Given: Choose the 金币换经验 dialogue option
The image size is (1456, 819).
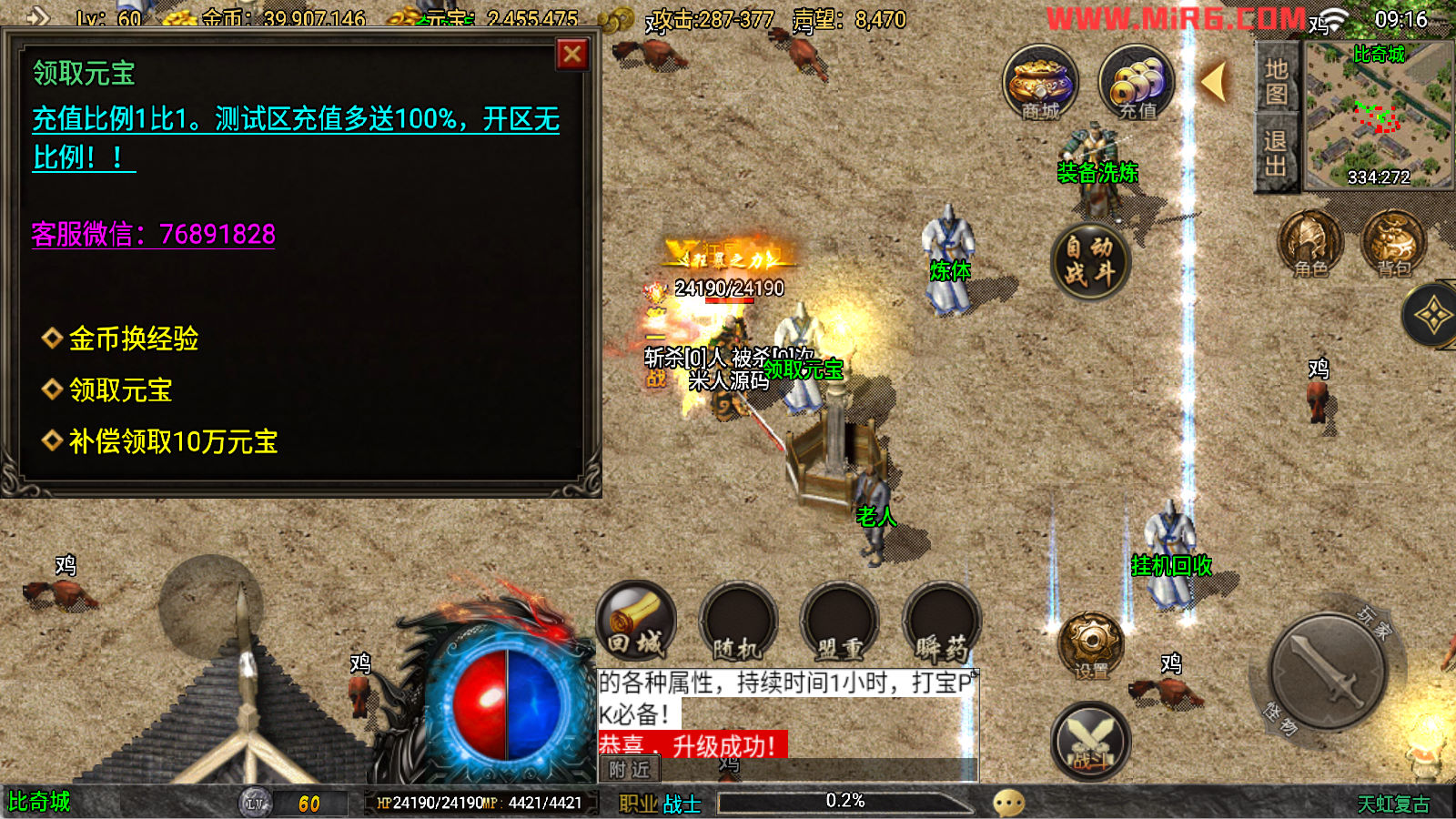Looking at the screenshot, I should (x=134, y=339).
